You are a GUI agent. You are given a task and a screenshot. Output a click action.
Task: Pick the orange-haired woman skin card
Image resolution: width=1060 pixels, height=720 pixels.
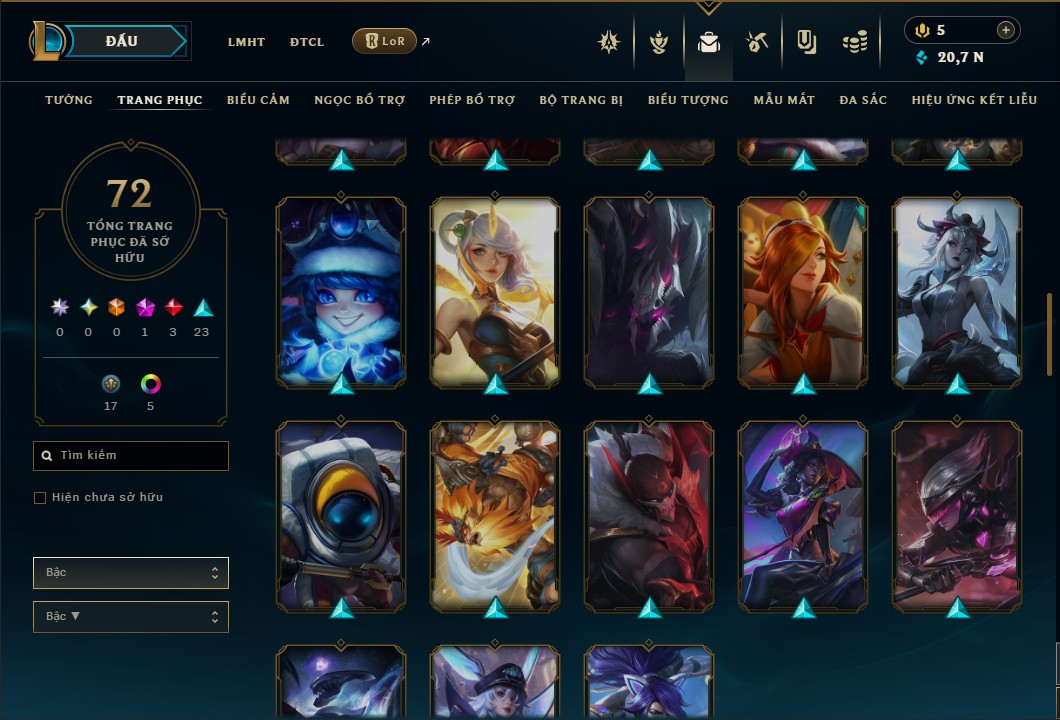803,291
